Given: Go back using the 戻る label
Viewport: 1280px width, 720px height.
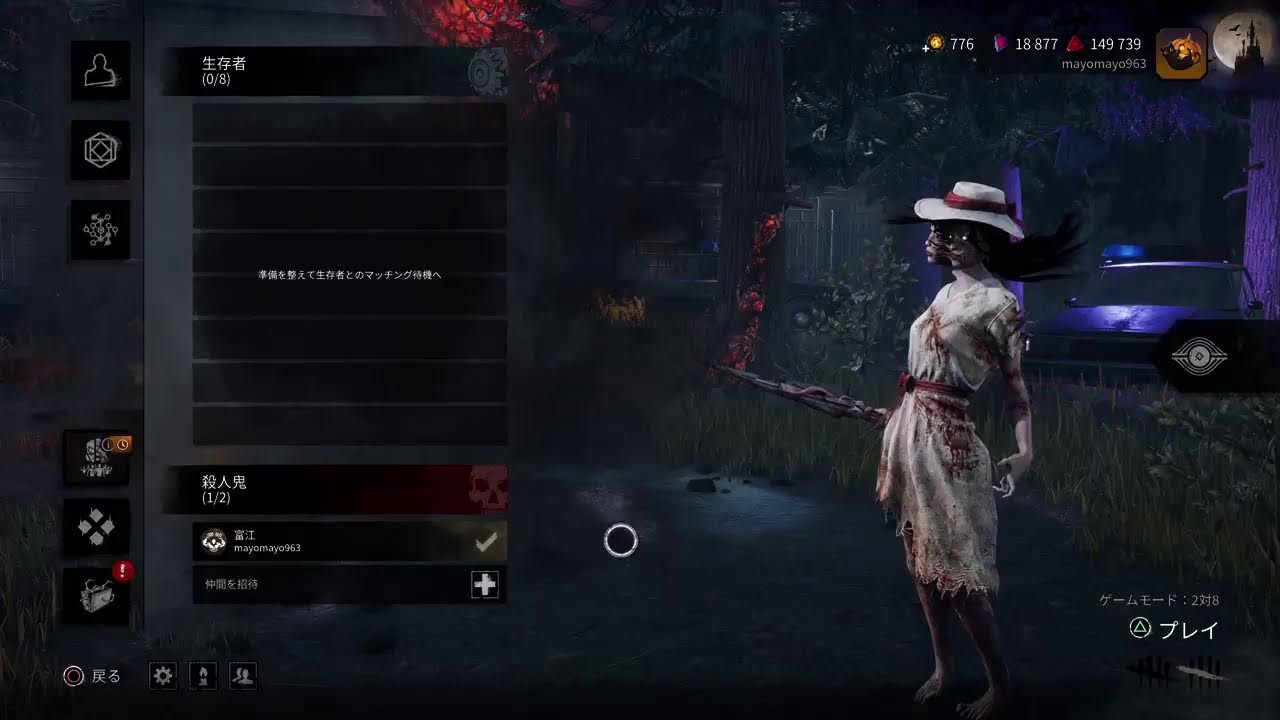Looking at the screenshot, I should (94, 677).
